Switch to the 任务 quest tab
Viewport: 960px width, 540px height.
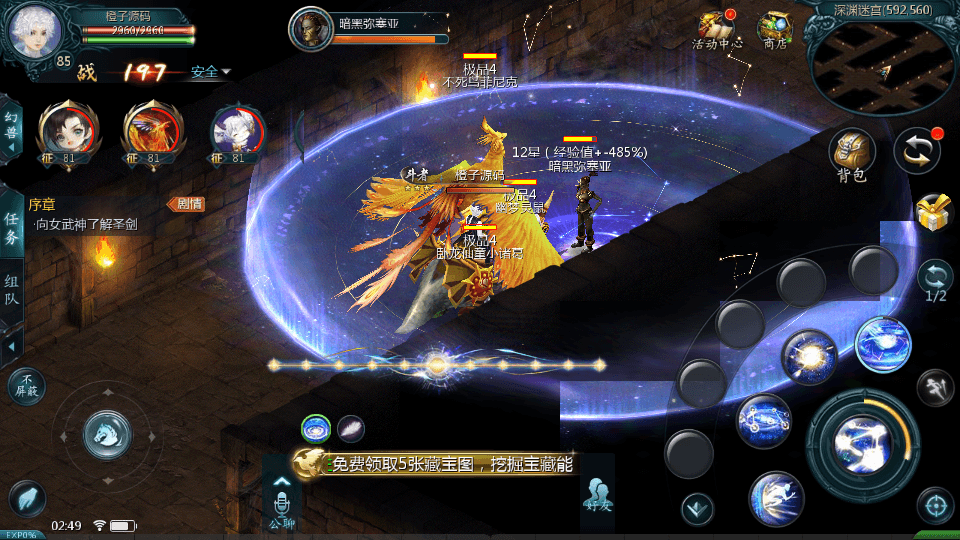[11, 228]
